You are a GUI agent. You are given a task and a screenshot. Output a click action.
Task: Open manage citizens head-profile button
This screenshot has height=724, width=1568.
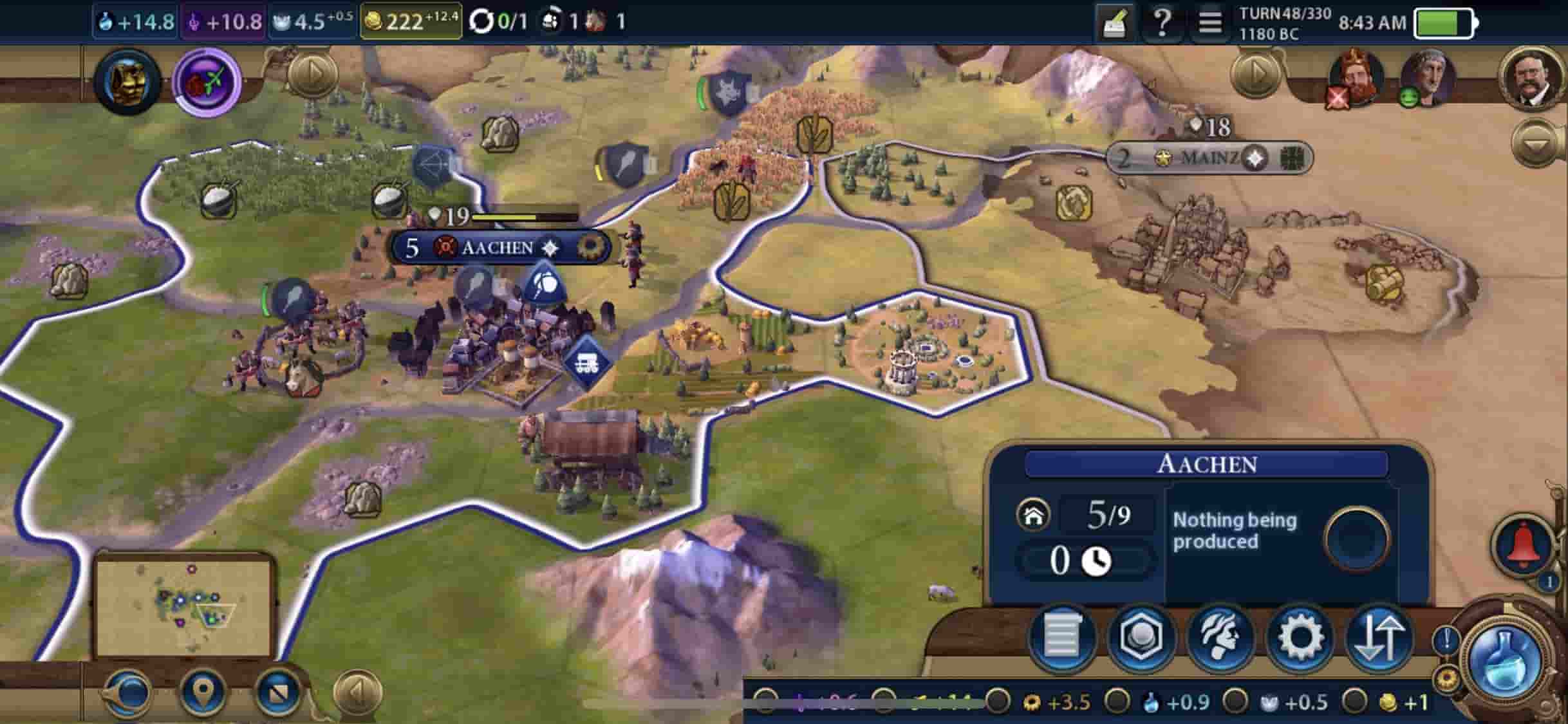click(1220, 637)
